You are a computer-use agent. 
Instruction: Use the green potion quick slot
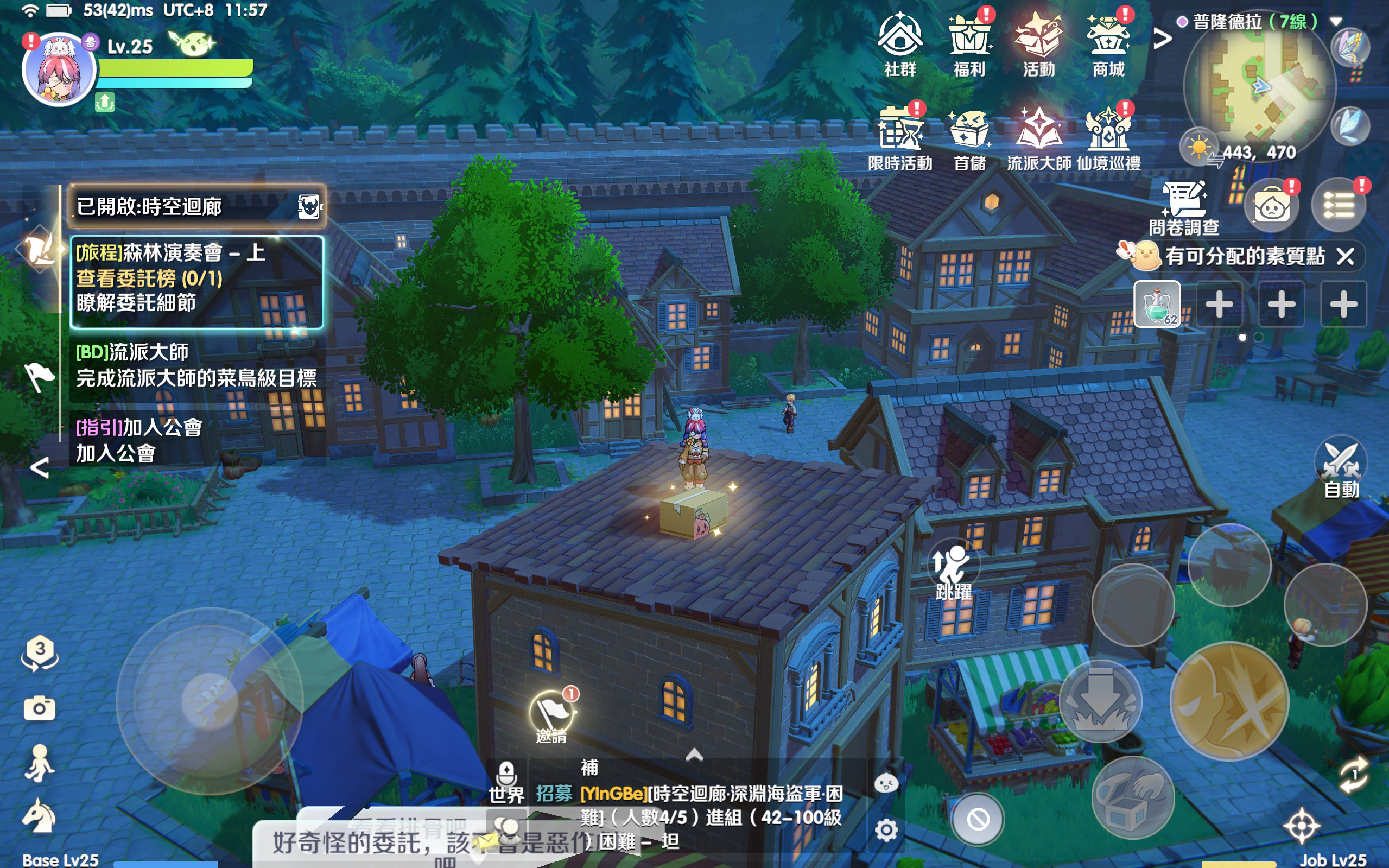coord(1157,303)
